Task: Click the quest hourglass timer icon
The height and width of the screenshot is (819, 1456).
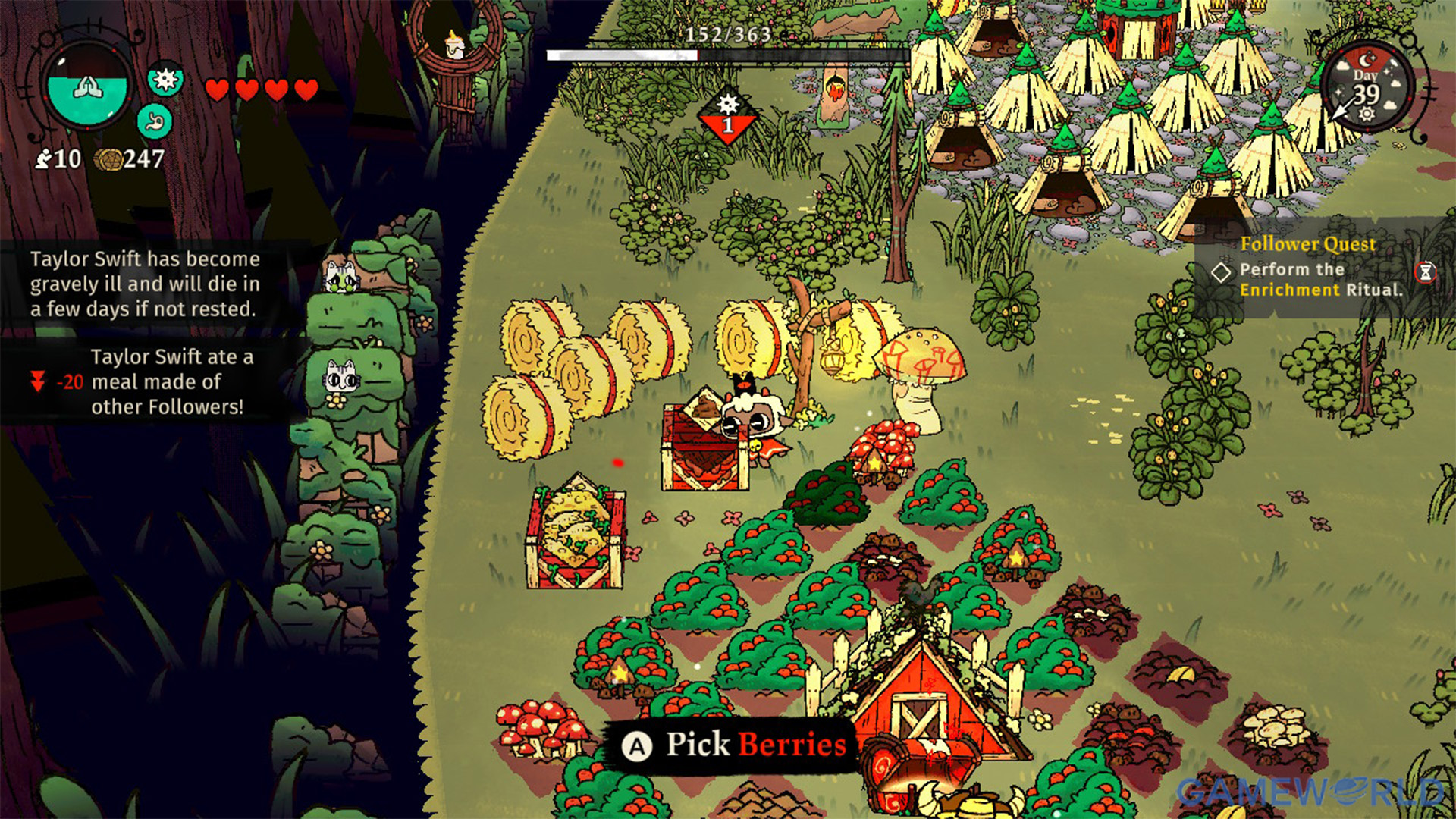Action: [x=1426, y=271]
